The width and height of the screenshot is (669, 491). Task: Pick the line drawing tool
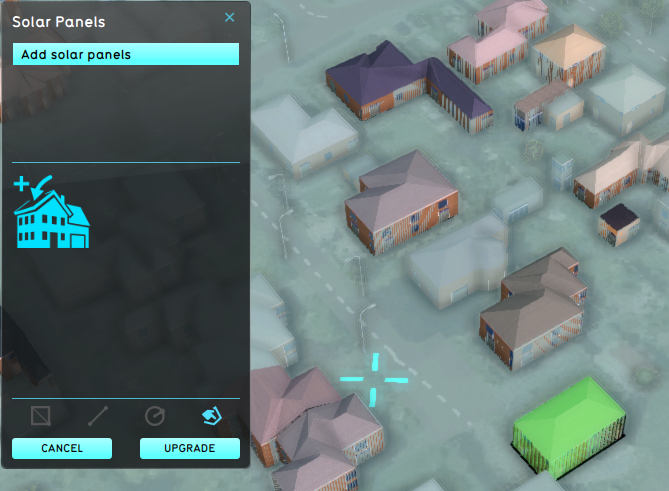[x=97, y=415]
